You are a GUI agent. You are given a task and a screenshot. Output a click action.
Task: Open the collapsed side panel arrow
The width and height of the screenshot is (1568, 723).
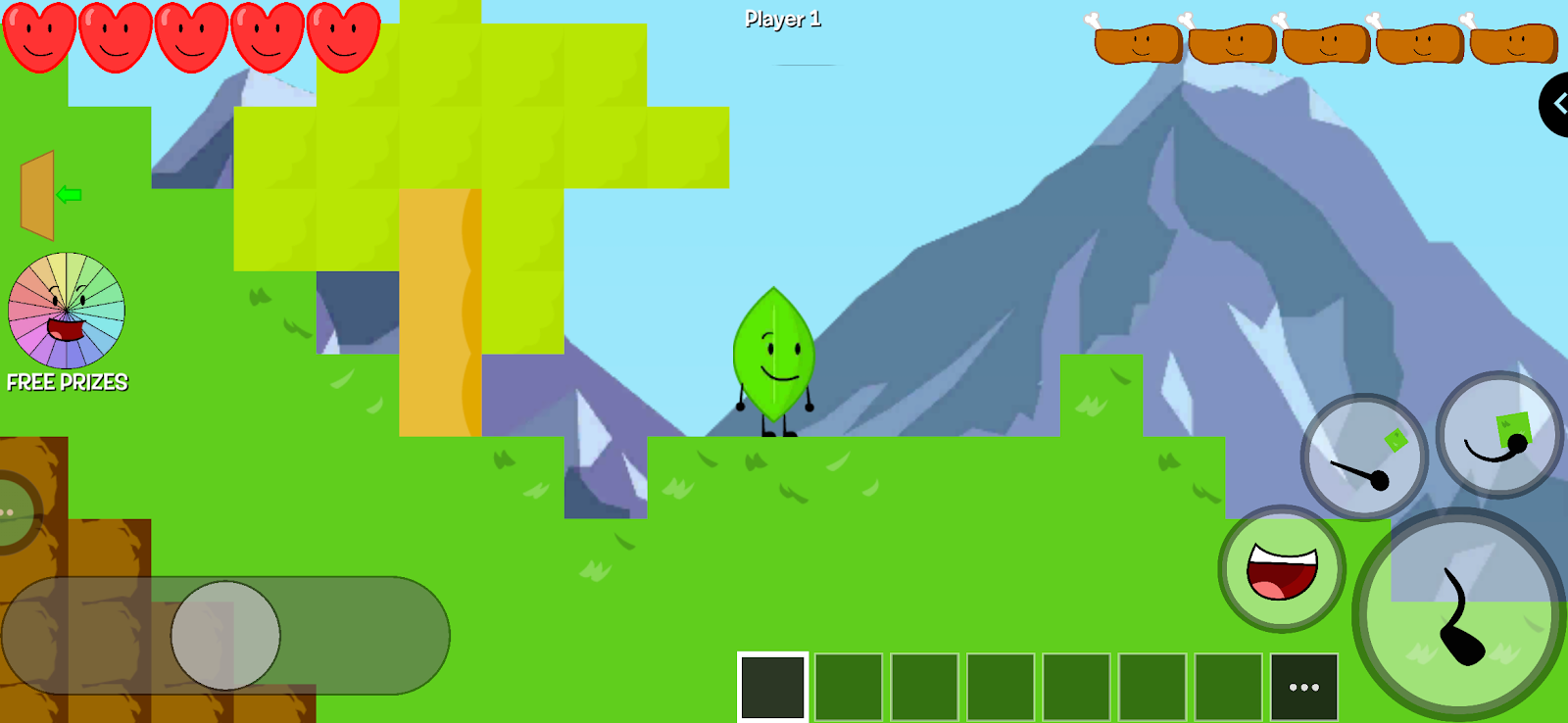click(x=1555, y=104)
